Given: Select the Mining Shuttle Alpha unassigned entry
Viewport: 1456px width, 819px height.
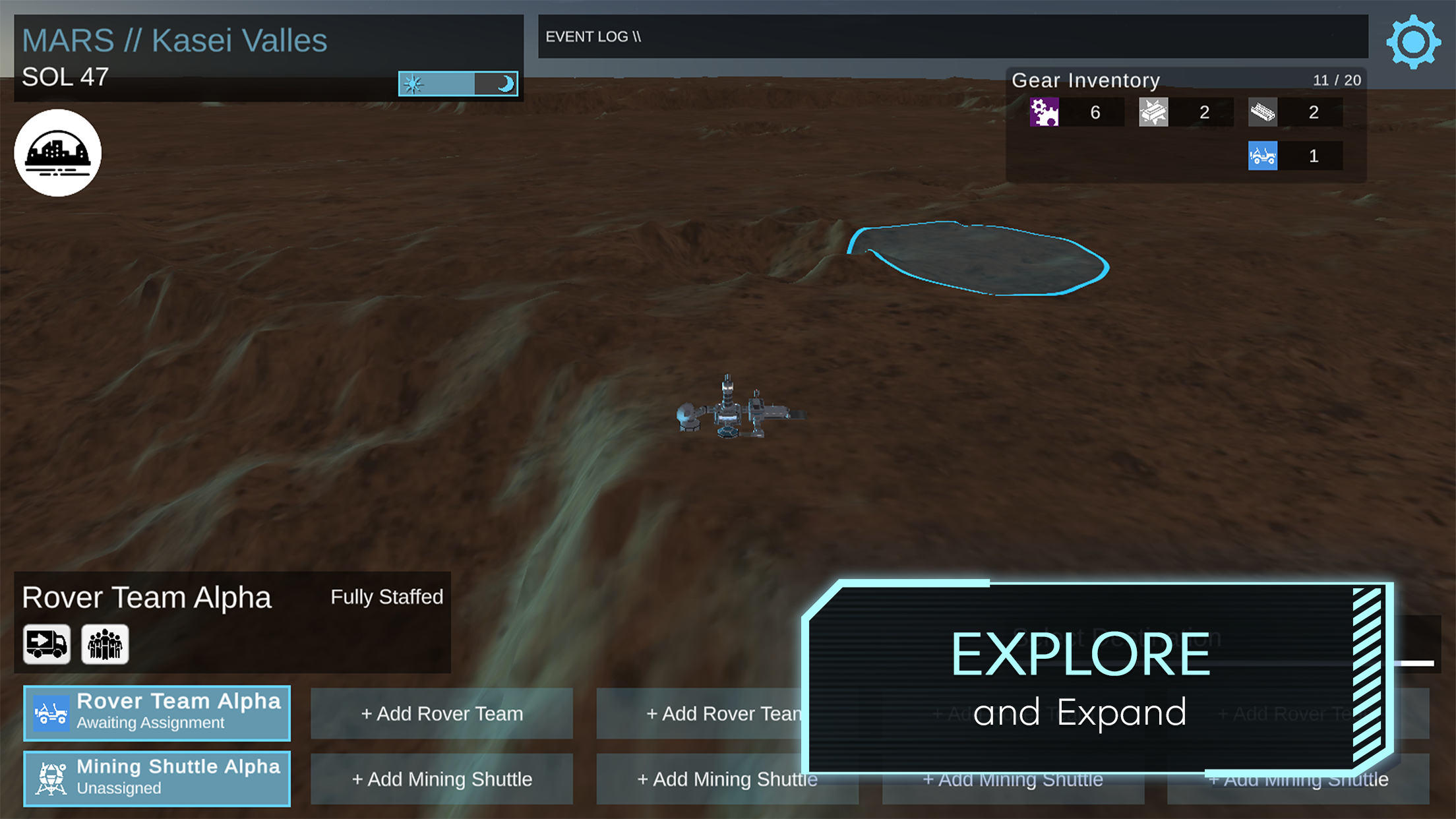Looking at the screenshot, I should click(x=157, y=777).
